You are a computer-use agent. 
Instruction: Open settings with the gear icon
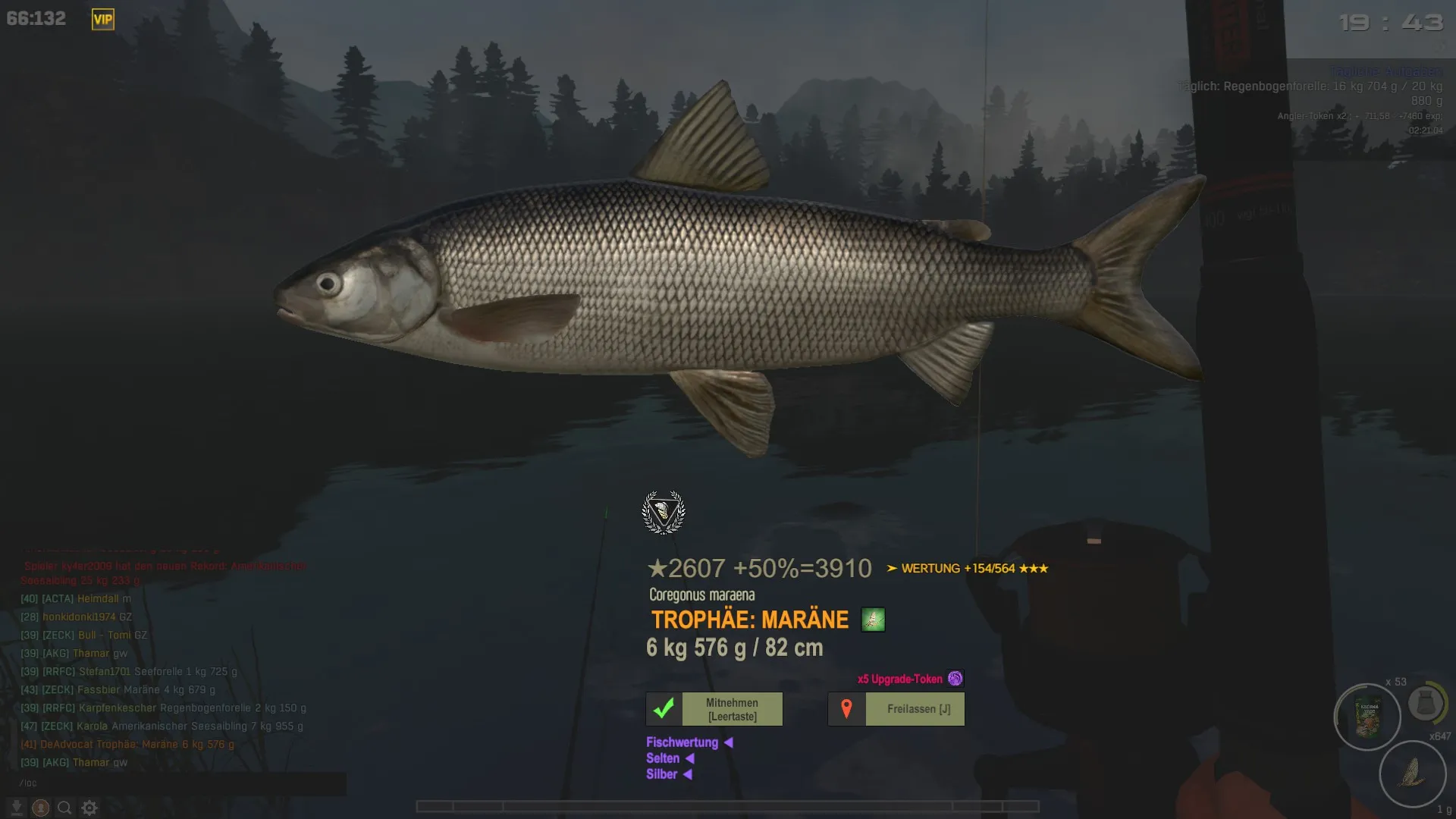(x=89, y=808)
